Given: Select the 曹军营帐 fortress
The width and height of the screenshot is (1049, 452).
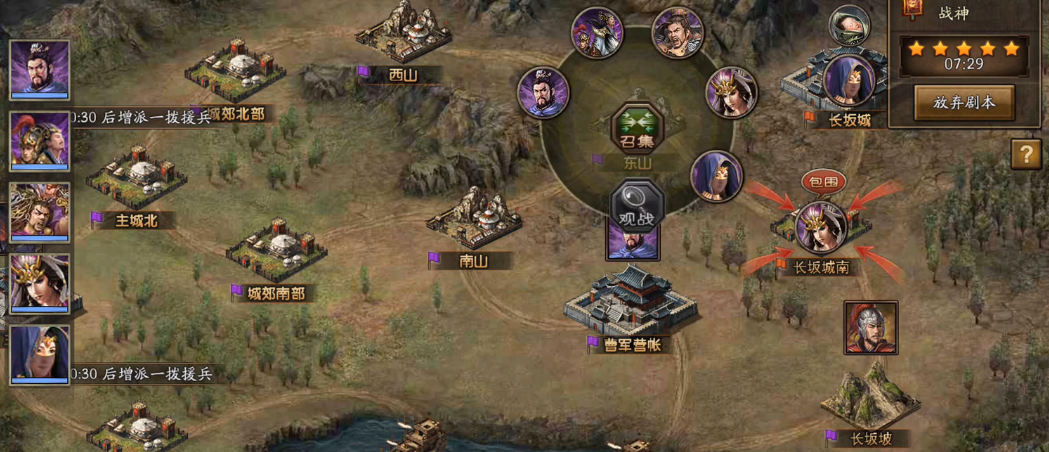Looking at the screenshot, I should [628, 300].
